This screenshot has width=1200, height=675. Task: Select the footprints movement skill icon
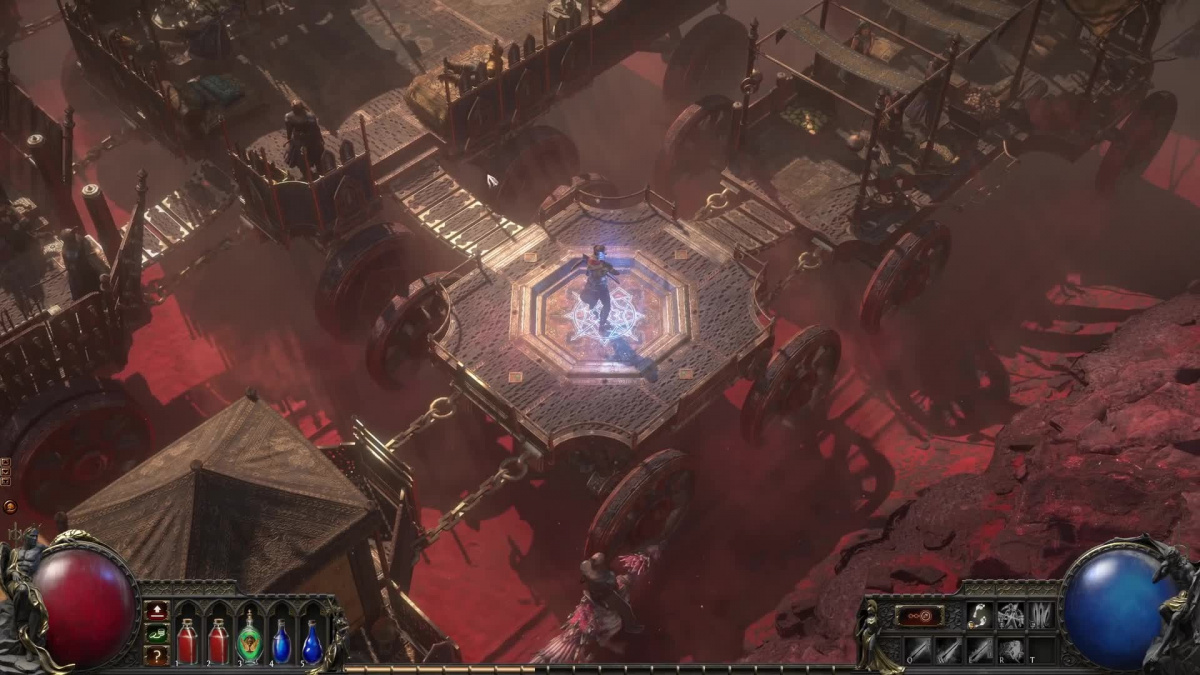coord(979,616)
